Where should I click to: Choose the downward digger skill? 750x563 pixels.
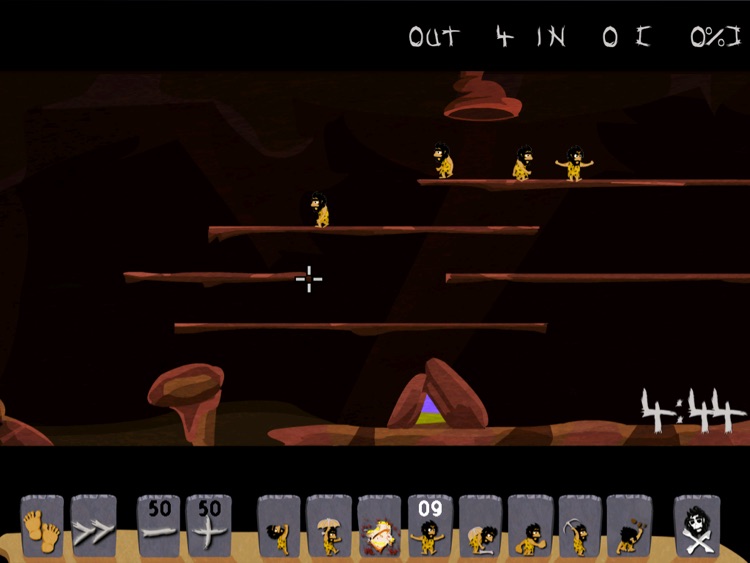tap(630, 525)
